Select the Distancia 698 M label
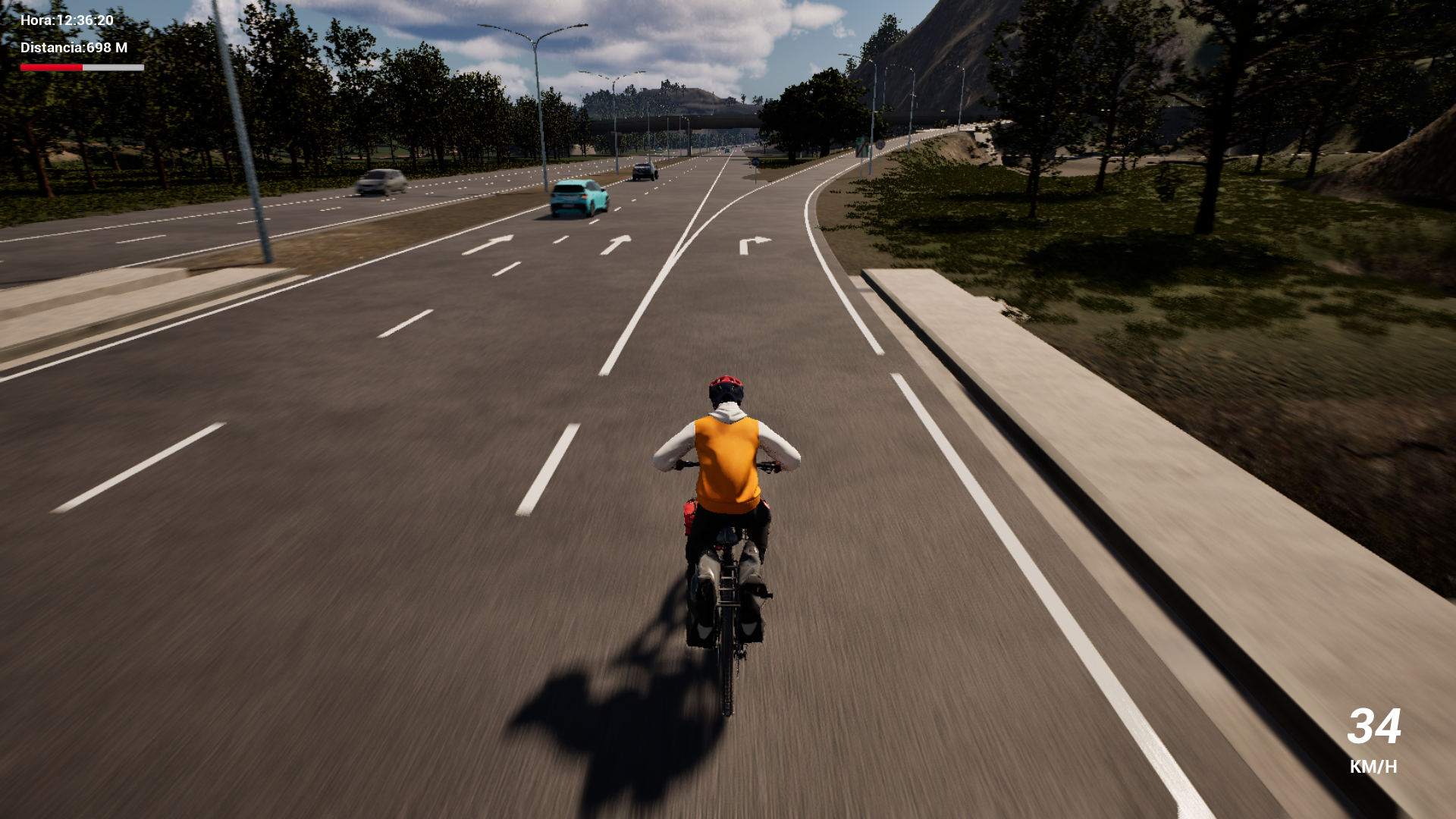The image size is (1456, 819). (74, 47)
